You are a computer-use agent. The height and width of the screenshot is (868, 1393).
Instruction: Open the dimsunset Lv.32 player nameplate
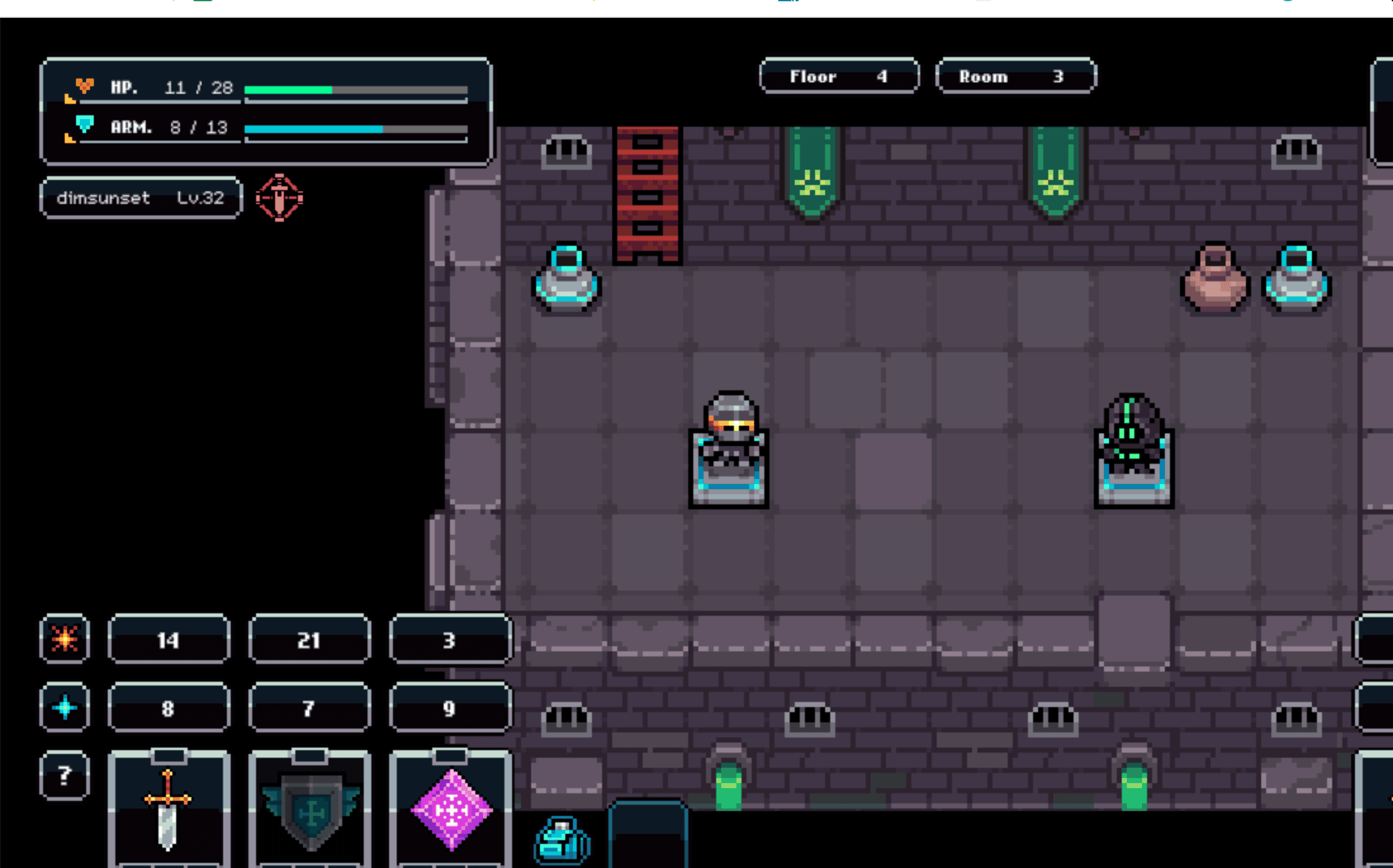point(141,198)
